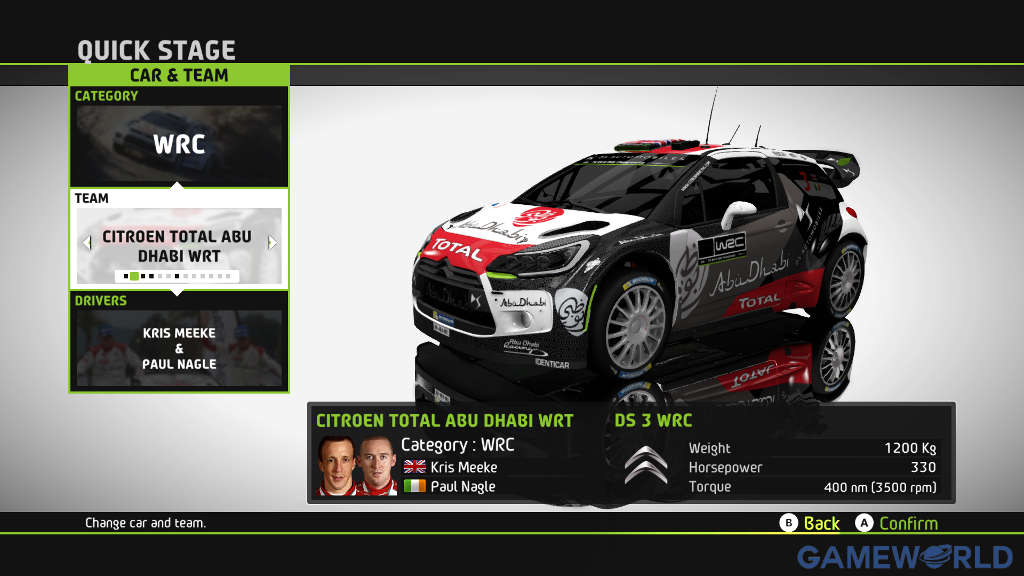The width and height of the screenshot is (1024, 576).
Task: Choose the Citroen Total Abu Dhabi WRT team
Action: pos(178,246)
